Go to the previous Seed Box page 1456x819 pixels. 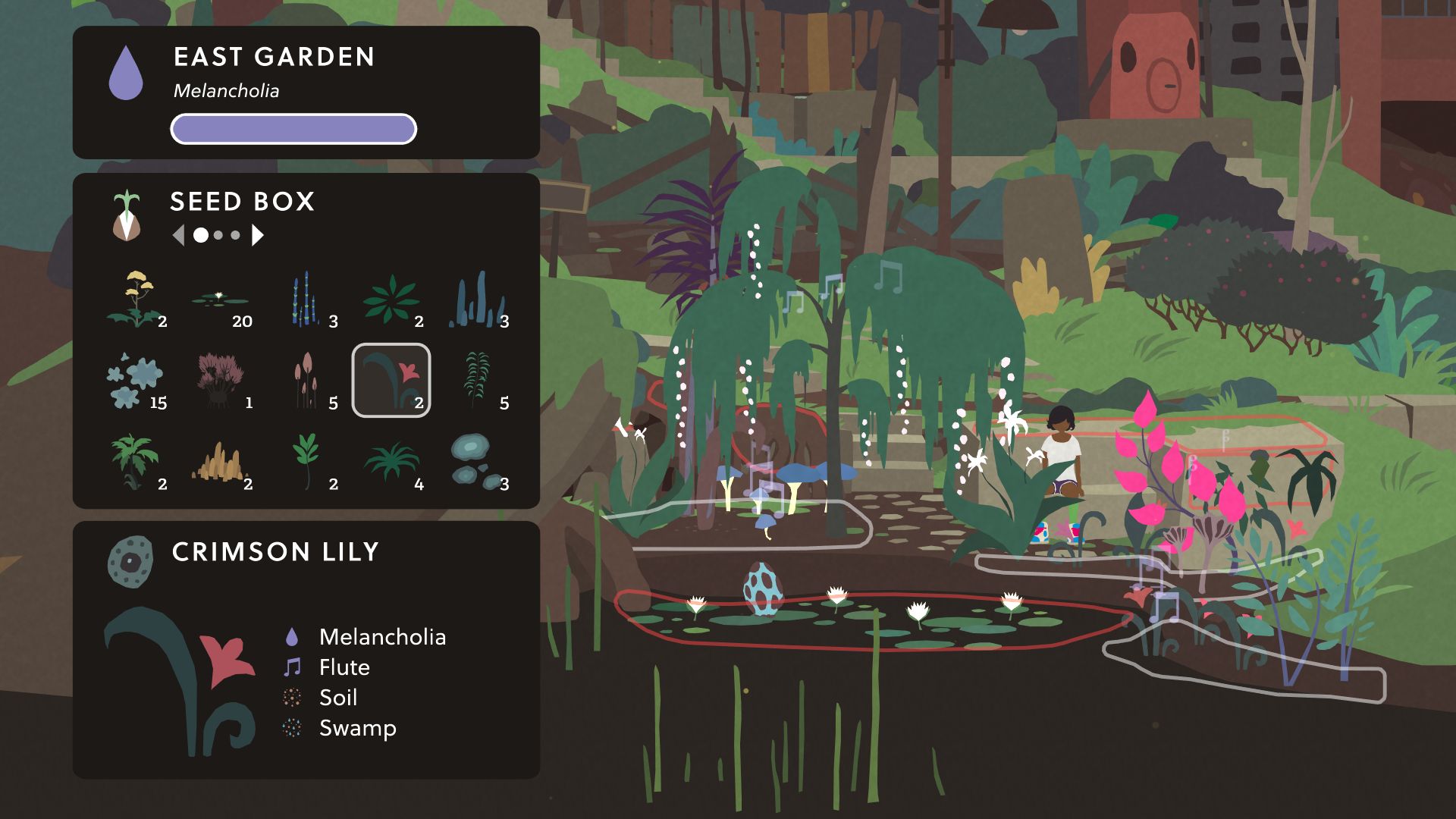pos(179,236)
